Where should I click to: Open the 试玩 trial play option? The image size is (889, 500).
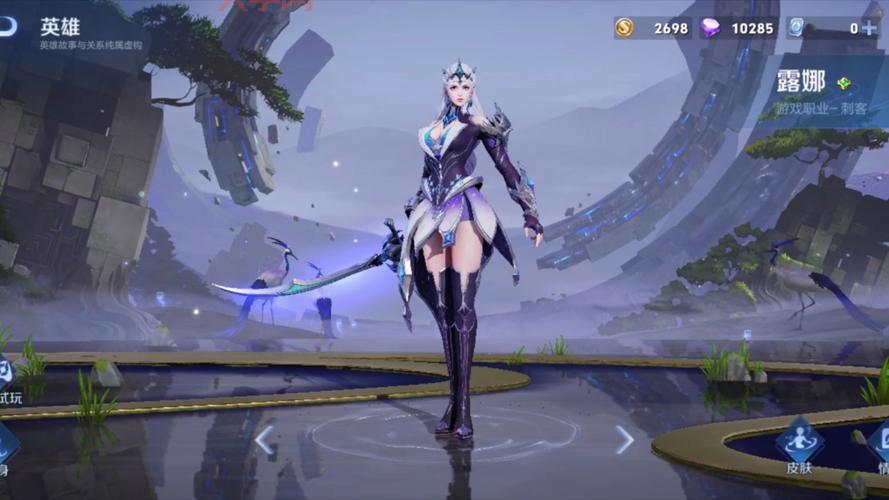pyautogui.click(x=8, y=380)
